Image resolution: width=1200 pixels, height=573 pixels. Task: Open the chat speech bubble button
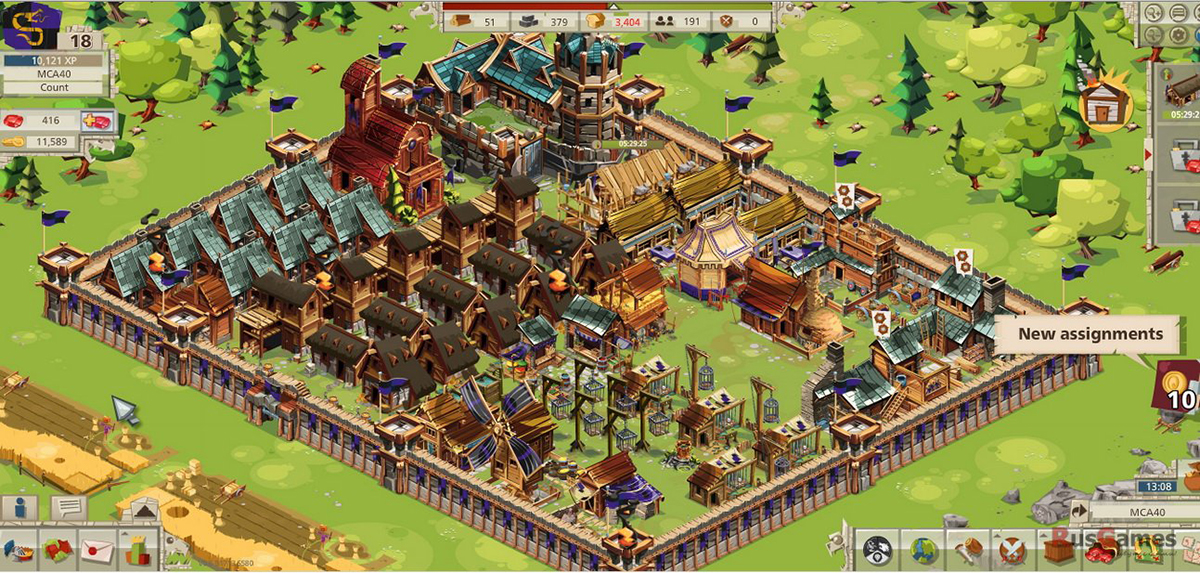tap(69, 508)
